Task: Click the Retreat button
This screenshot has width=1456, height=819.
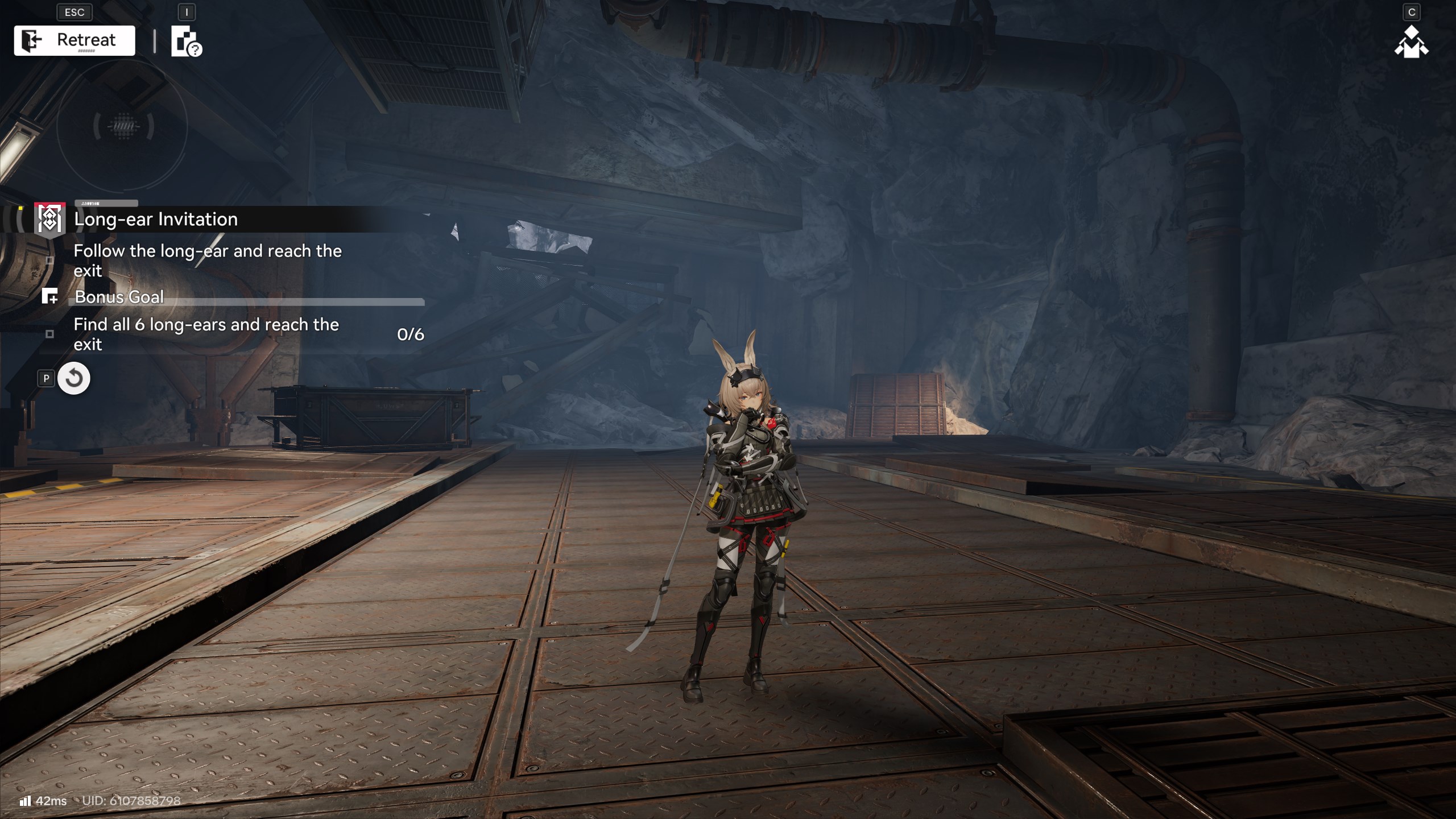Action: pyautogui.click(x=75, y=40)
